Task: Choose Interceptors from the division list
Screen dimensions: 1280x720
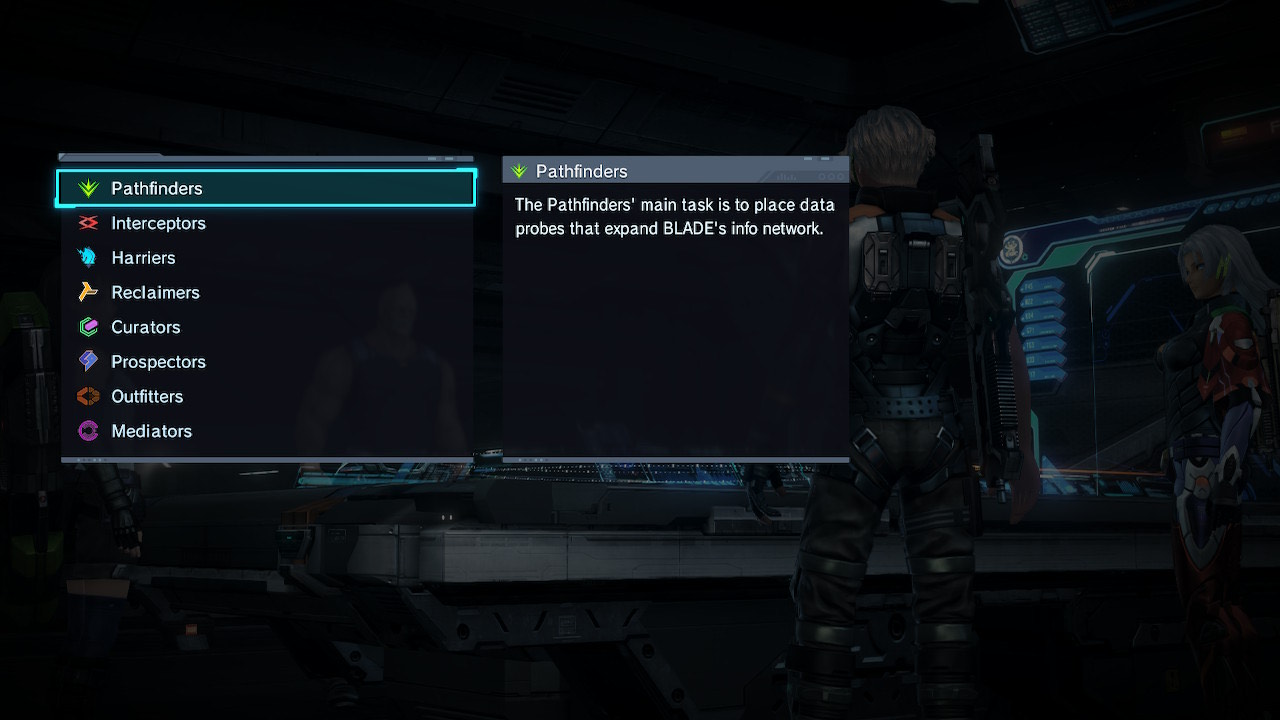Action: (158, 223)
